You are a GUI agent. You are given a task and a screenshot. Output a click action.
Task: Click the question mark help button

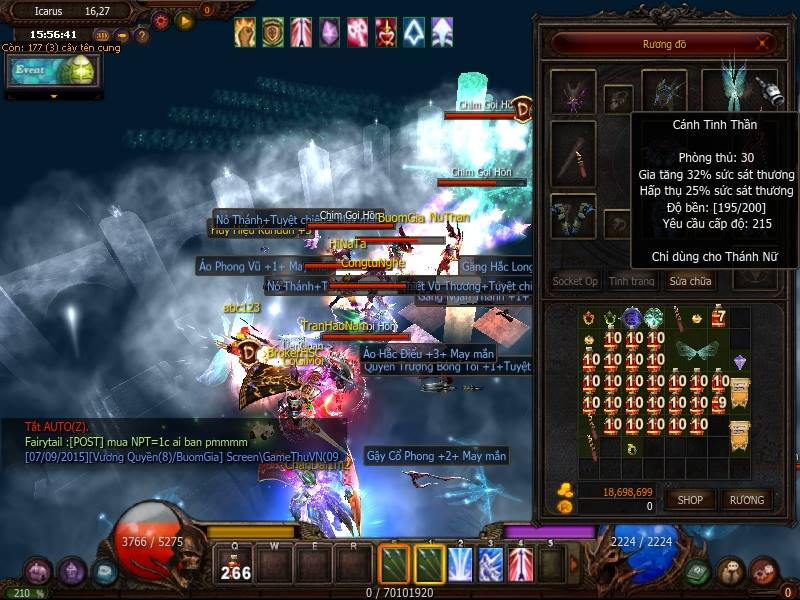(x=142, y=37)
